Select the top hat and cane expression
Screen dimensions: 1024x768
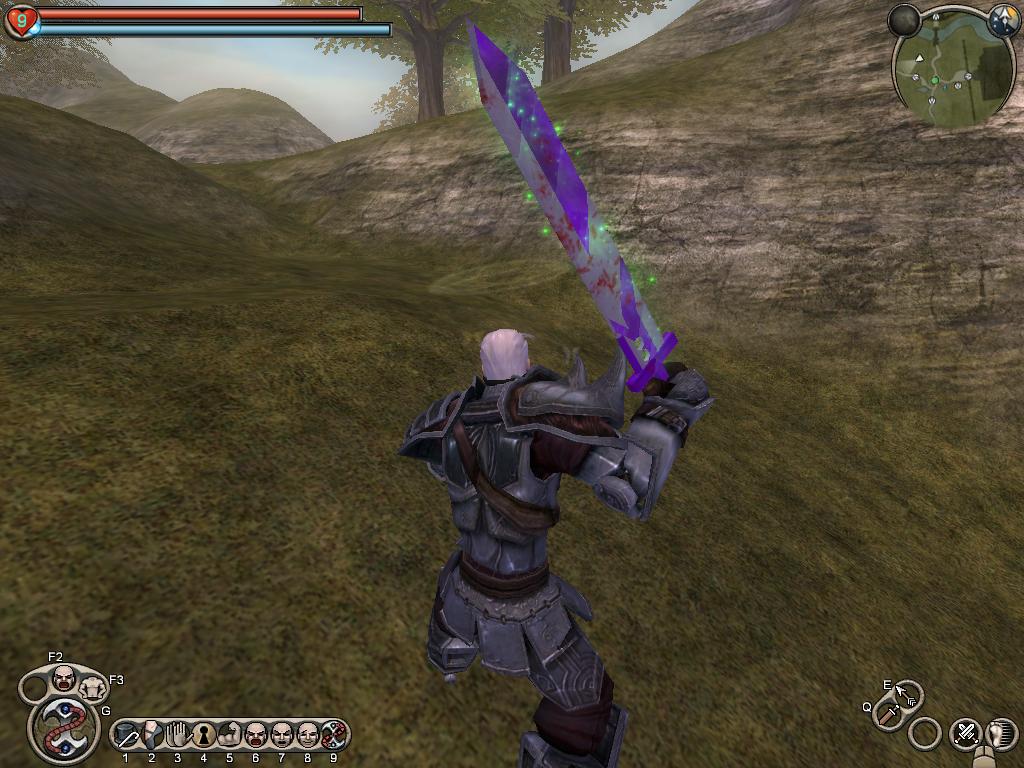[x=126, y=736]
